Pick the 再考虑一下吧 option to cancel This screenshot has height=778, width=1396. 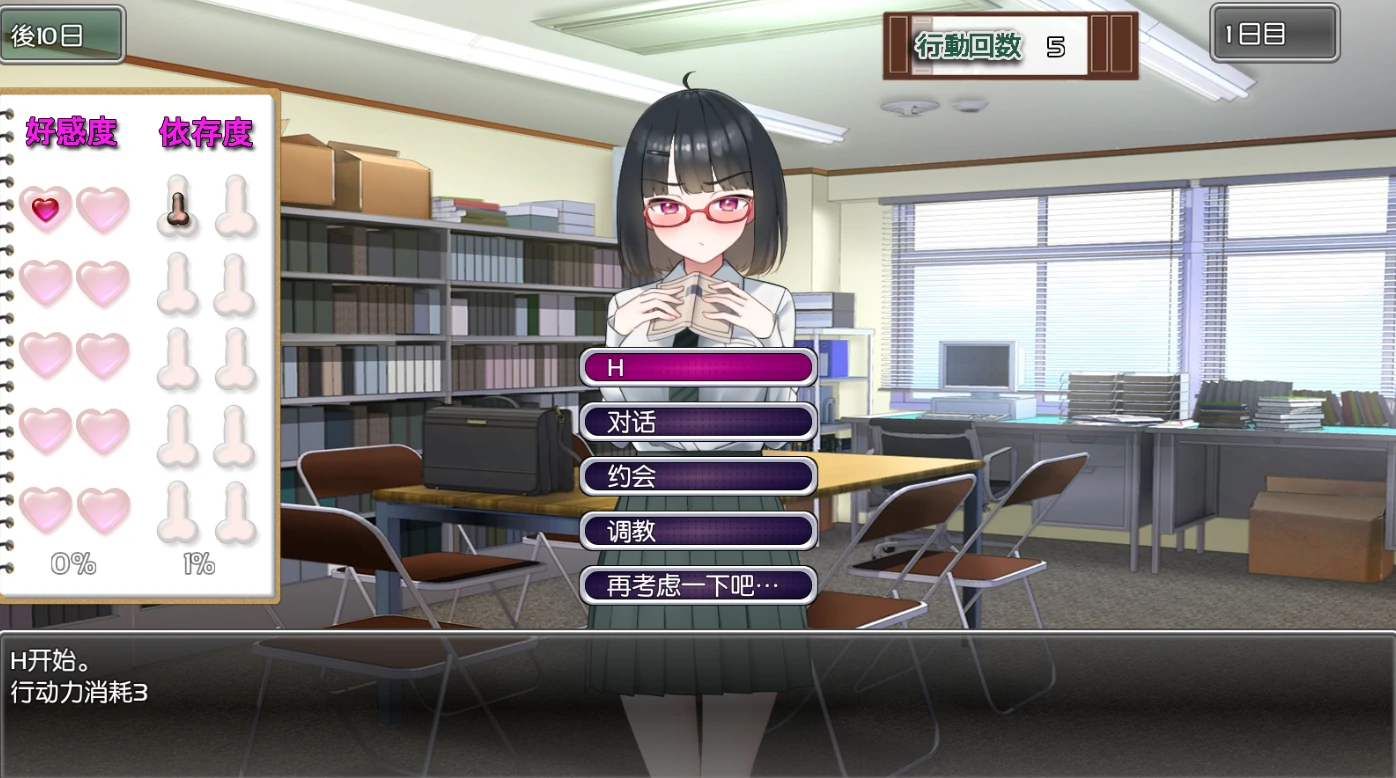[698, 585]
